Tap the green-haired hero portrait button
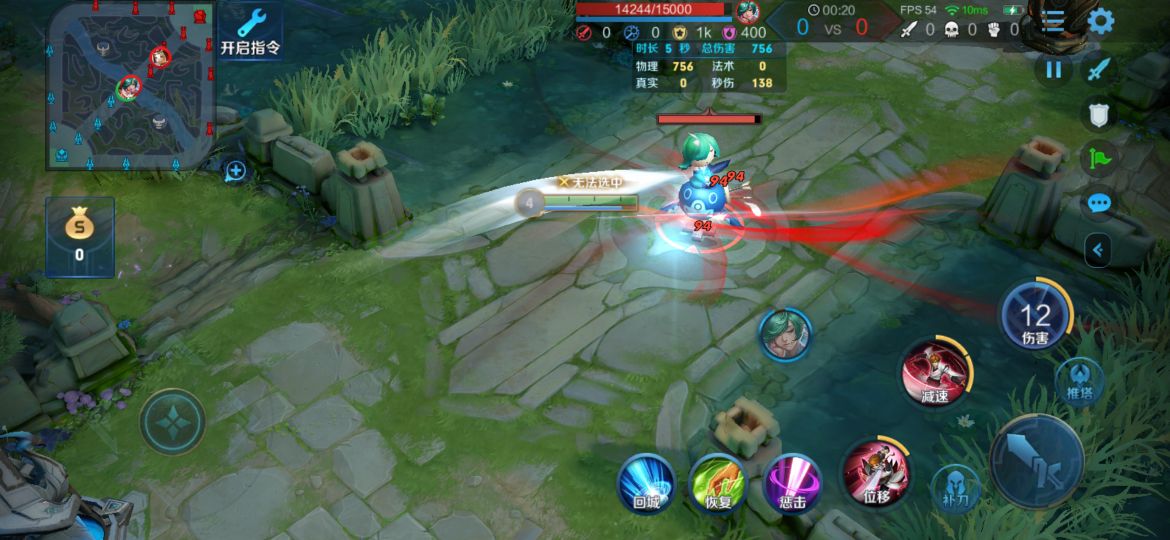 785,334
